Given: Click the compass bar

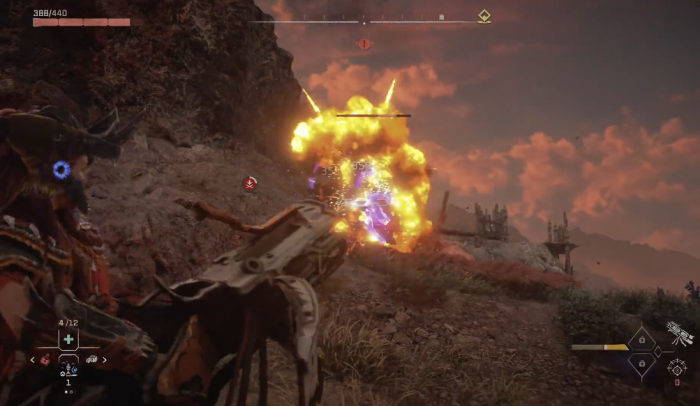Looking at the screenshot, I should [364, 20].
